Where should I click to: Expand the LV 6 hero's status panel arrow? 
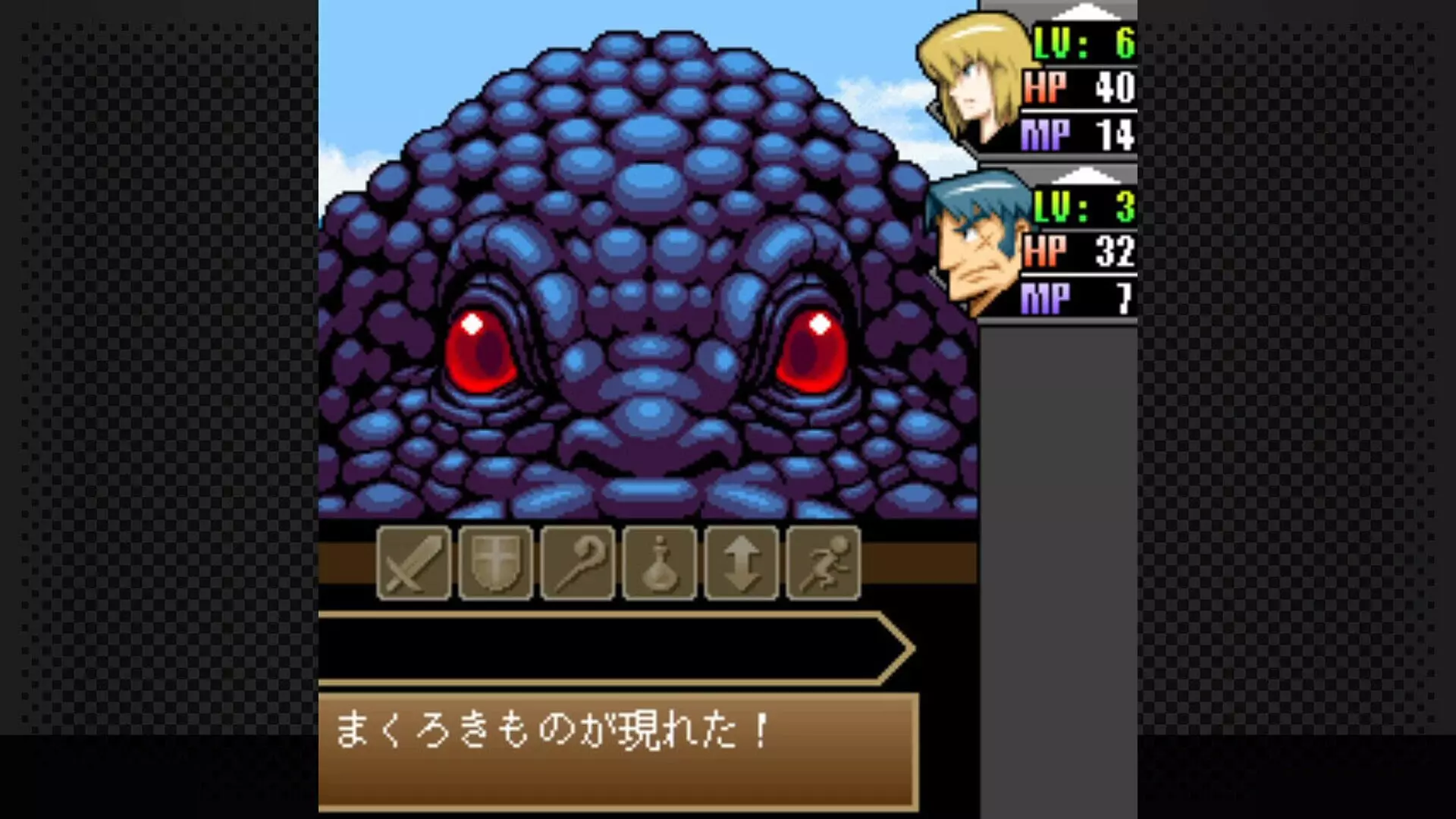(1087, 11)
